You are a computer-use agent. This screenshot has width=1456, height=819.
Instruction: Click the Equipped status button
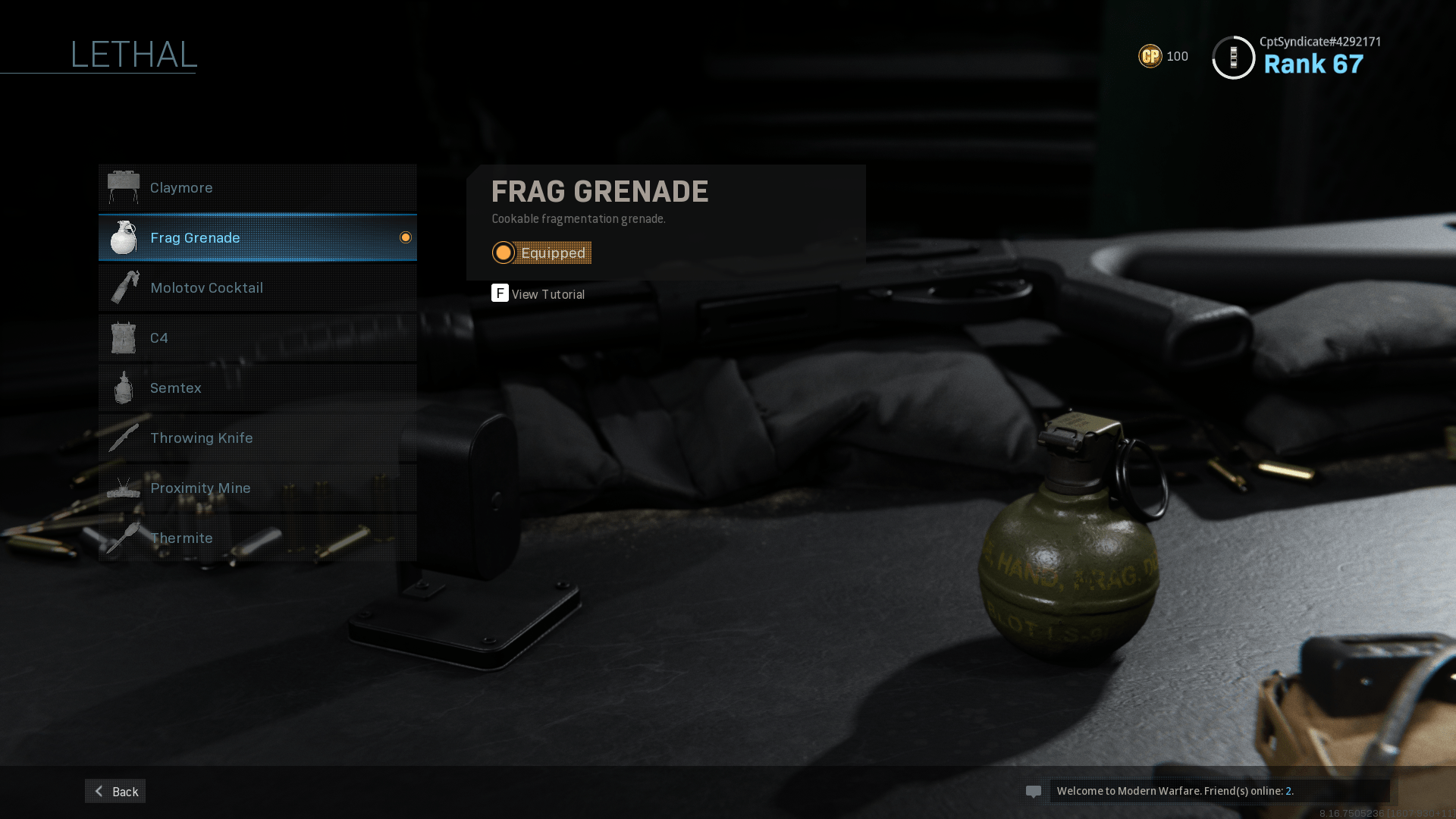[541, 253]
